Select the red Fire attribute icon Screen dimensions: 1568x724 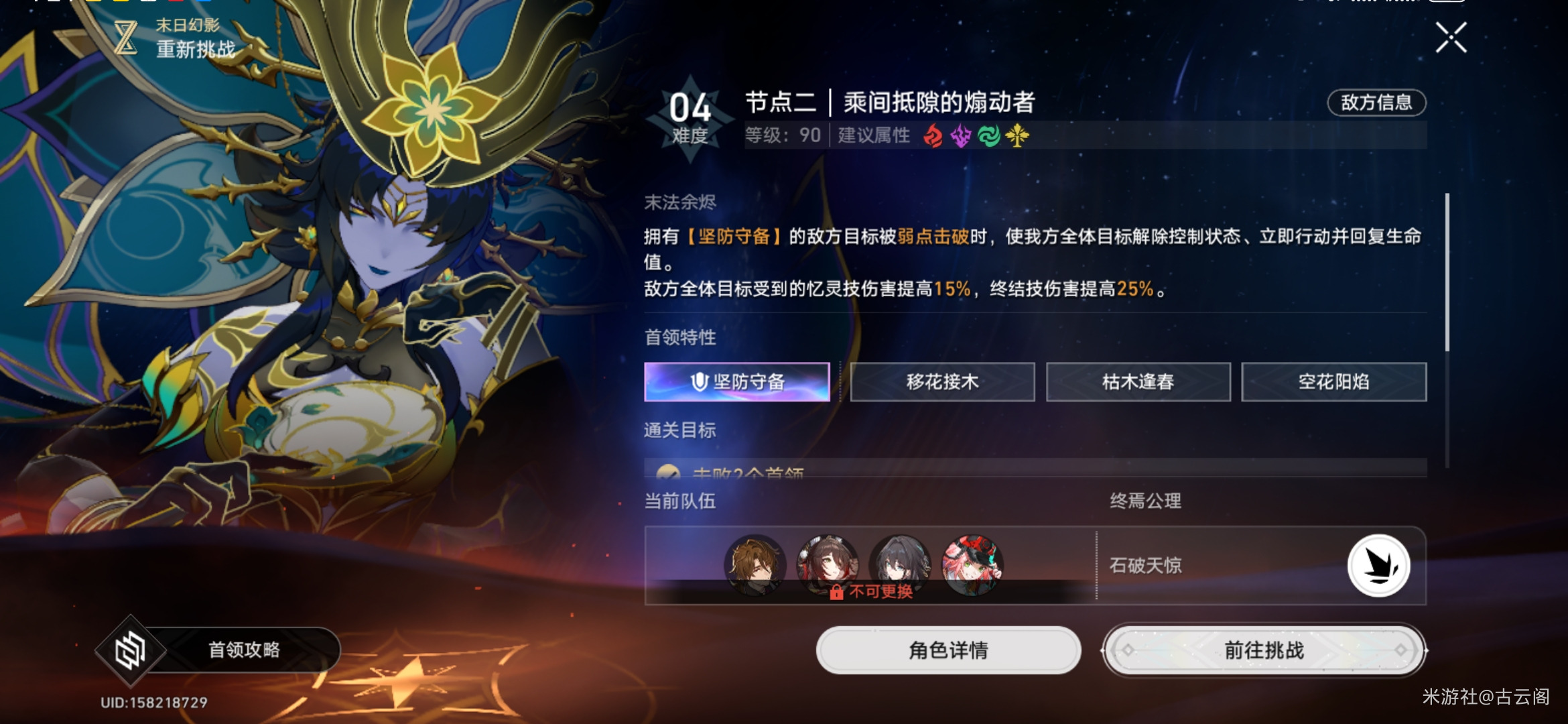934,136
